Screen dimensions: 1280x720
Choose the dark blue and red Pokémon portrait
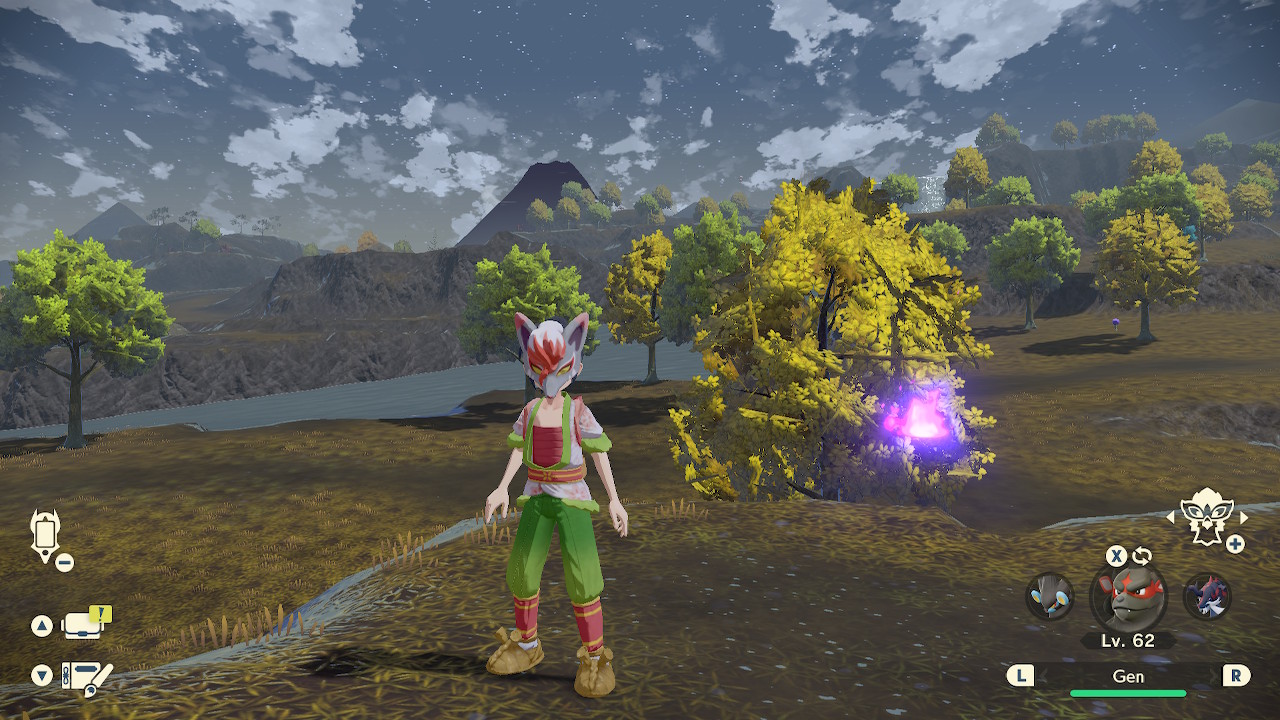1207,596
